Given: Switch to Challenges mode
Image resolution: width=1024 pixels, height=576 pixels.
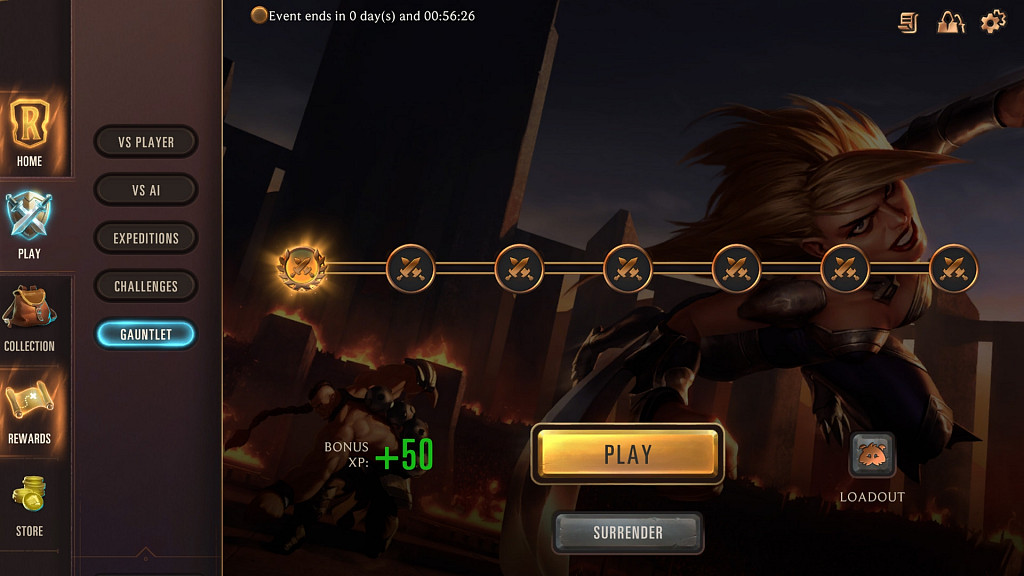Looking at the screenshot, I should click(x=146, y=286).
